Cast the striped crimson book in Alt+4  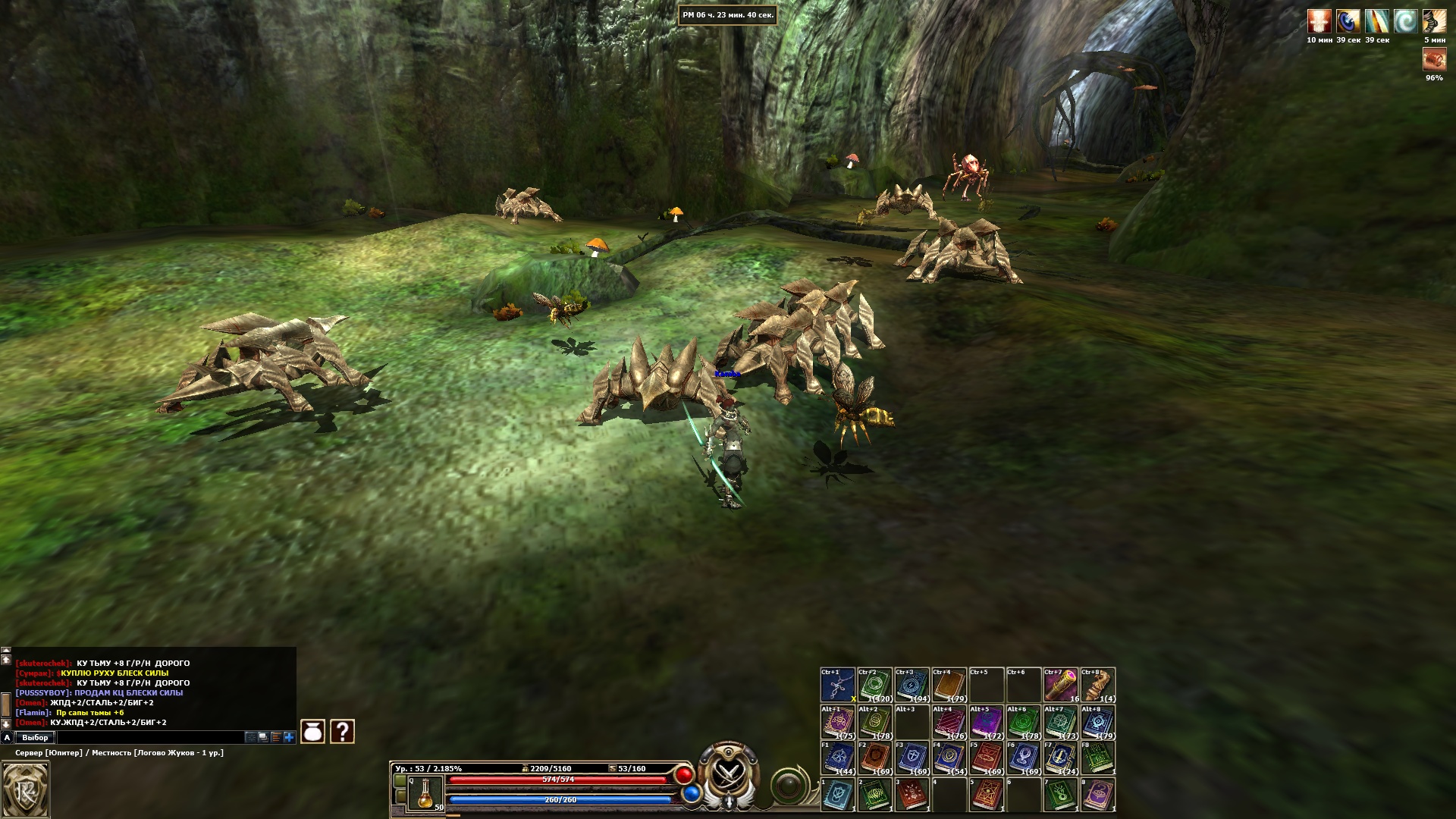(949, 723)
